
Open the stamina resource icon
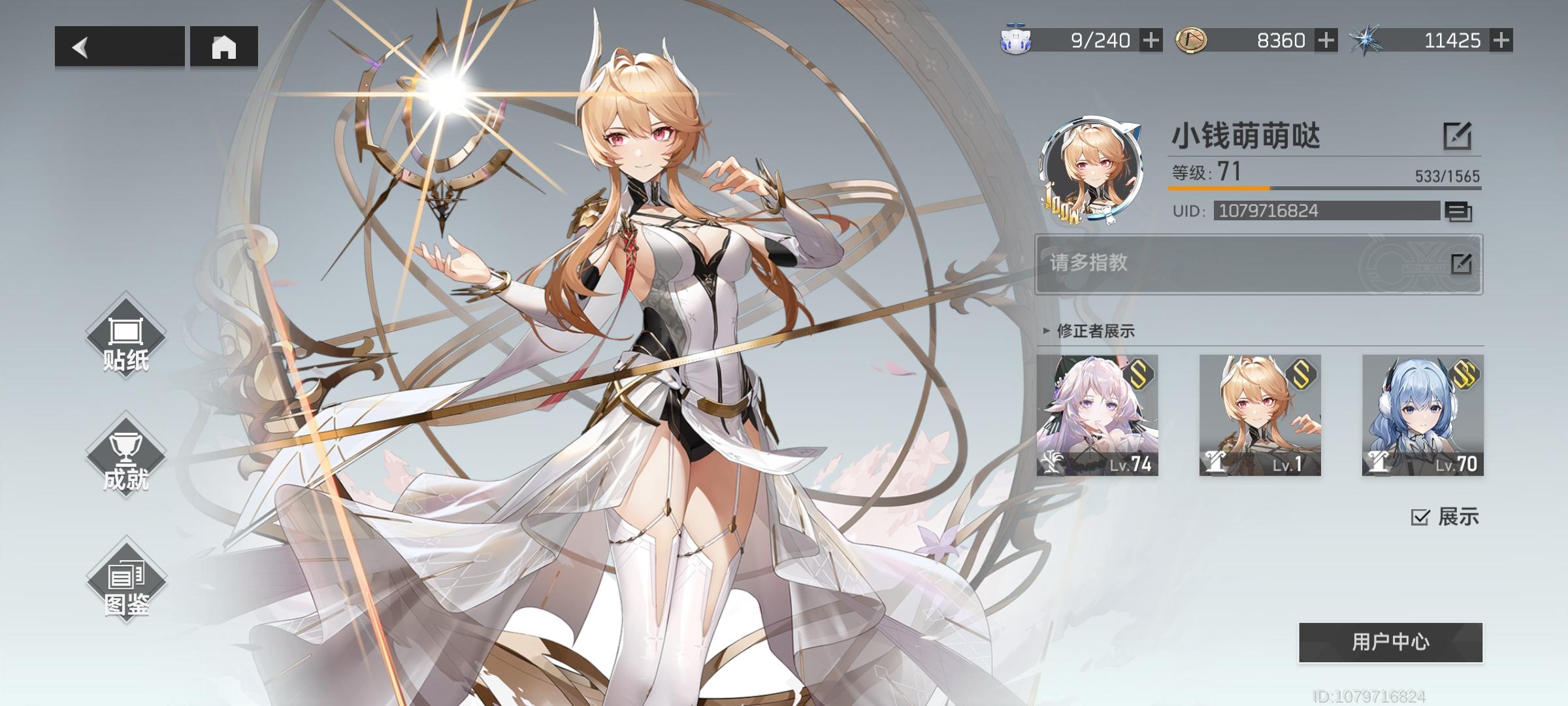(x=1015, y=41)
